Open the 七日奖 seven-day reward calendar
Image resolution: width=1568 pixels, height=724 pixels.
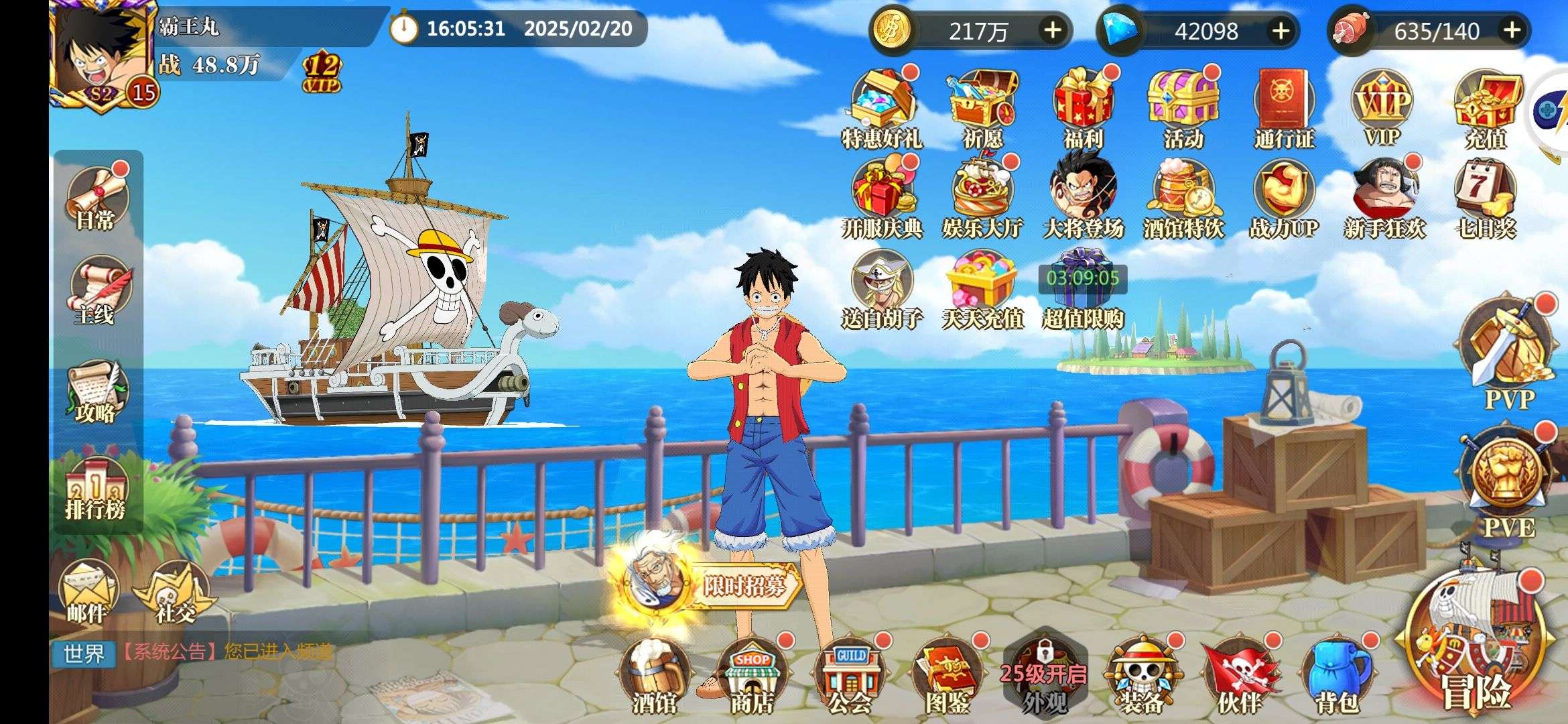1485,198
